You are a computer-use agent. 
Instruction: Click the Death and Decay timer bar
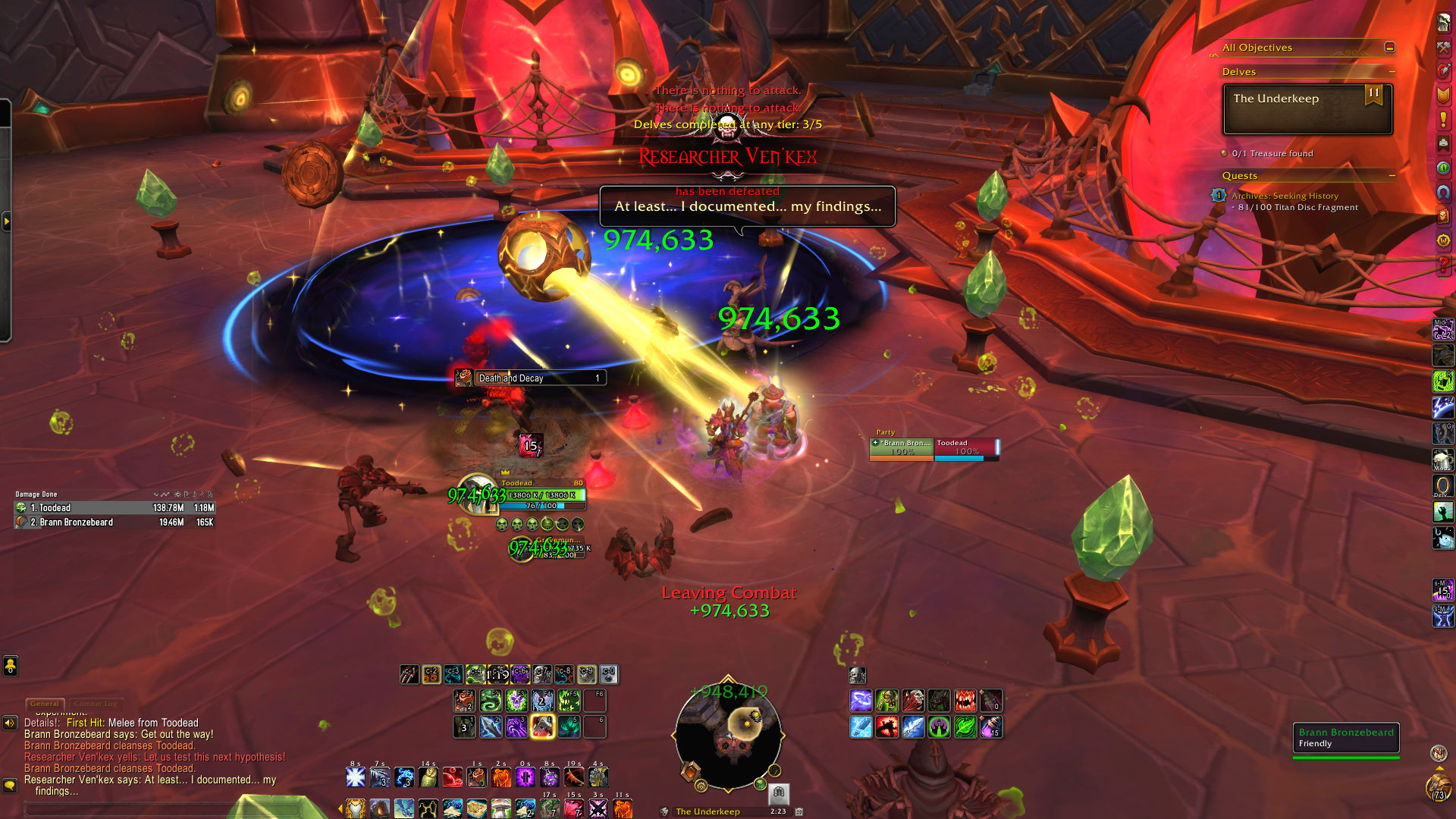pyautogui.click(x=530, y=378)
